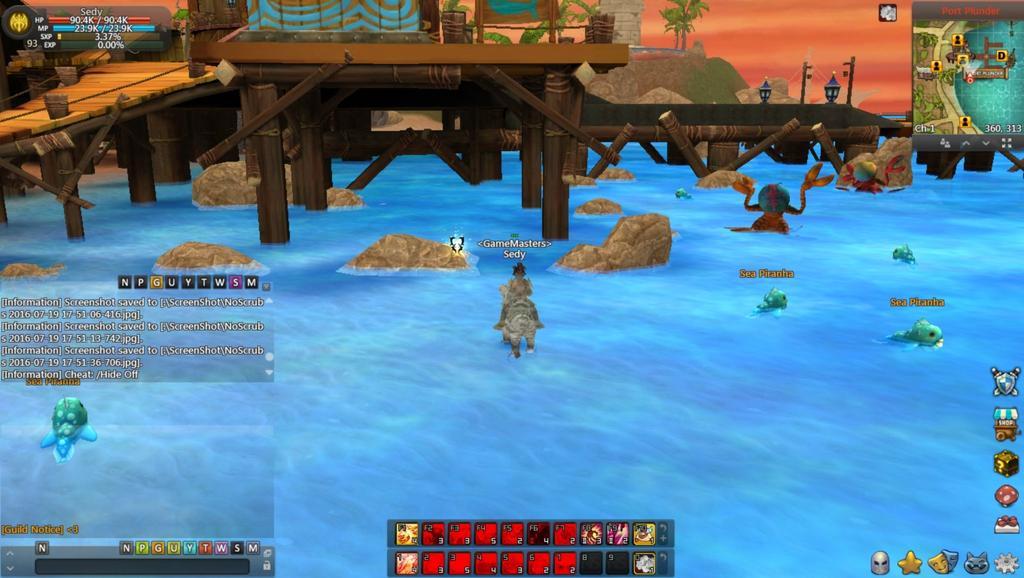Zoom in with the minimap up arrow
This screenshot has height=578, width=1024.
(966, 143)
